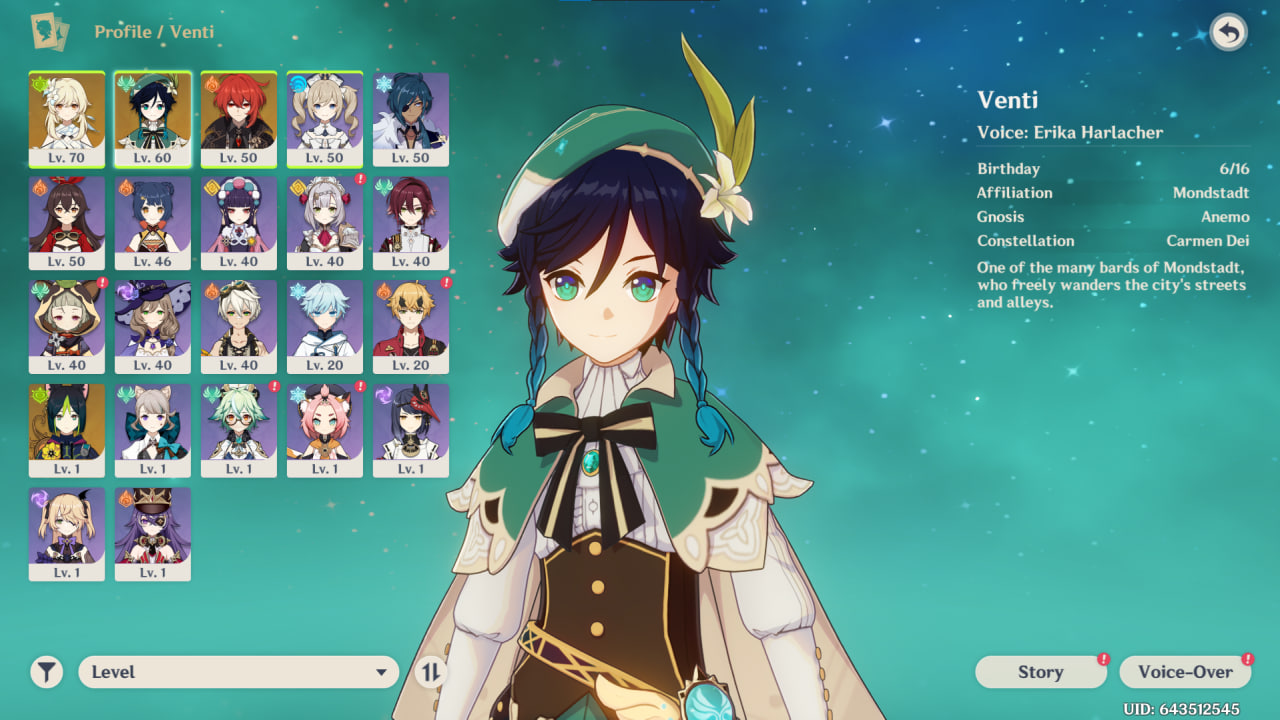Select Lisa's portrait with the witch hat

pyautogui.click(x=153, y=326)
